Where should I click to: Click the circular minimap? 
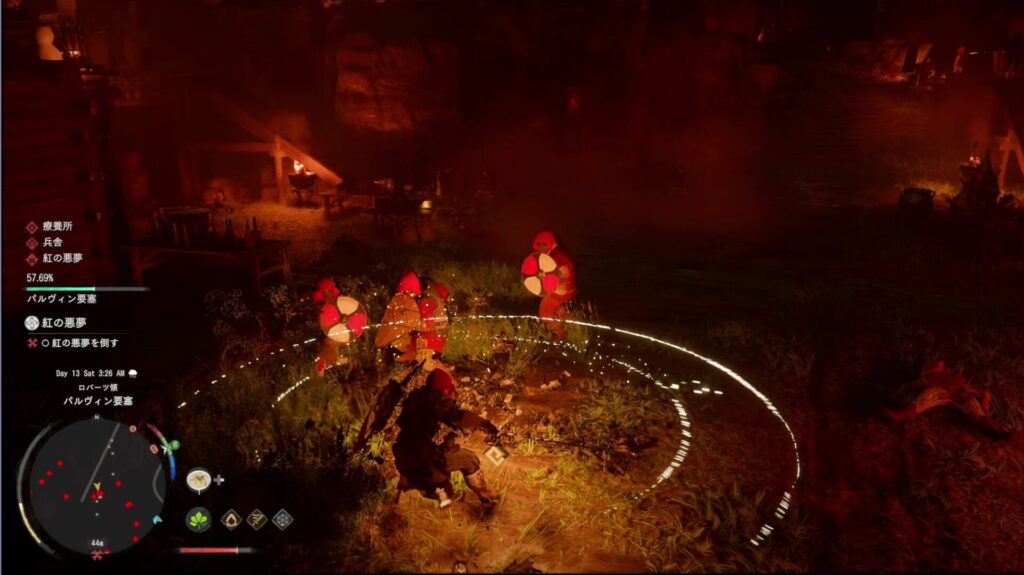96,486
